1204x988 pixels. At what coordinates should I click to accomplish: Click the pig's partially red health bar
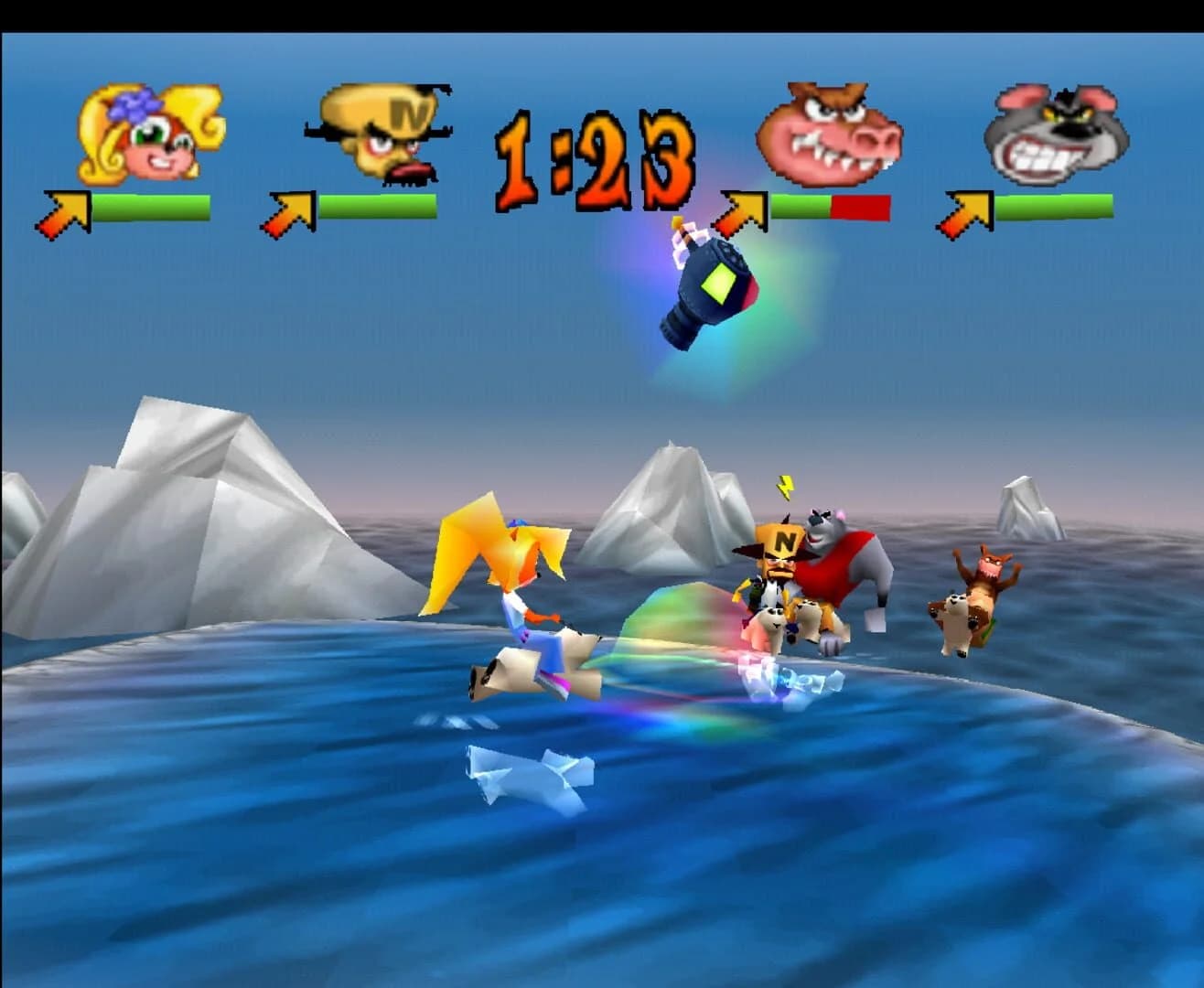point(833,209)
